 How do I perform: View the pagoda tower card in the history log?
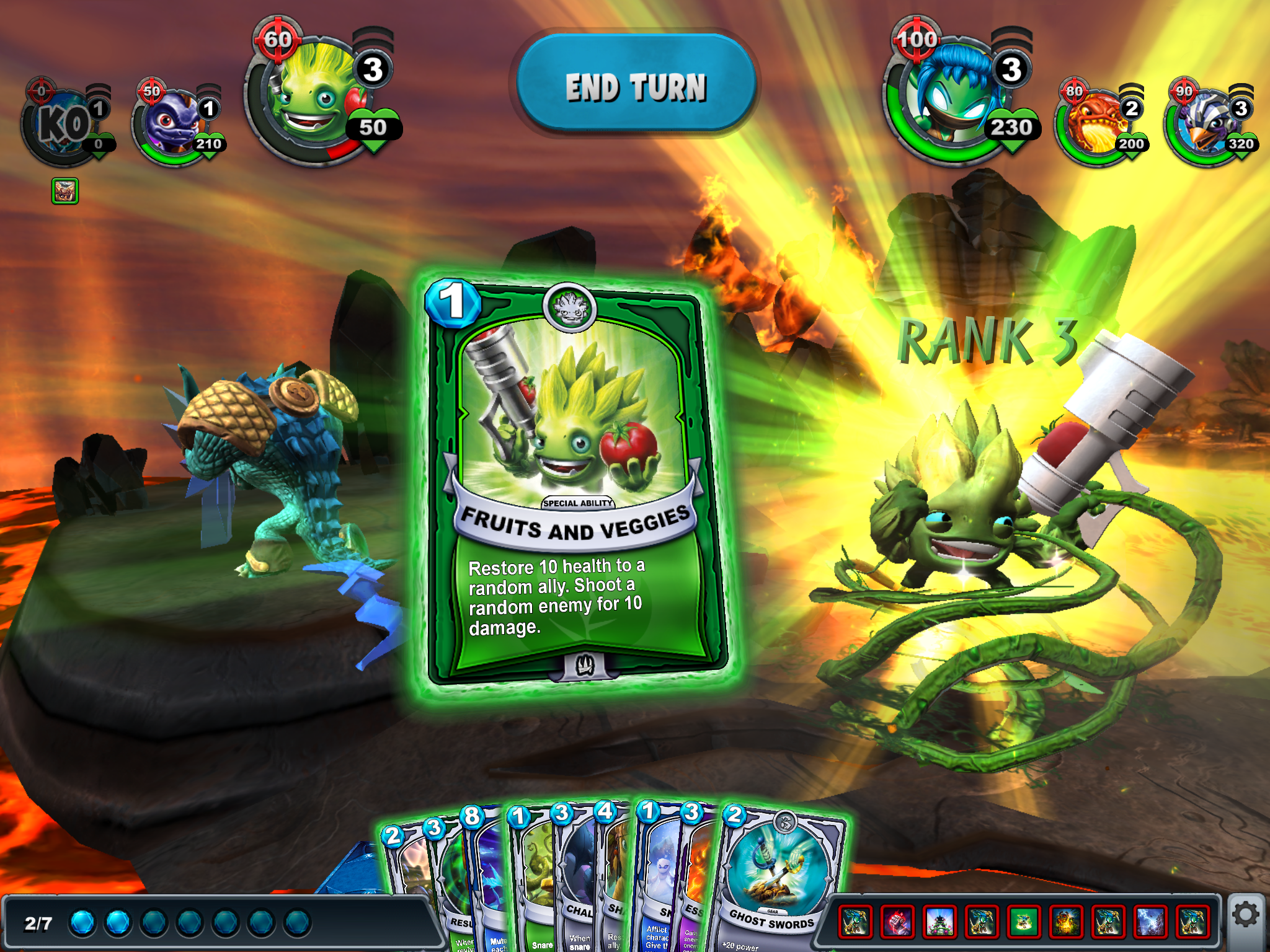coord(939,920)
